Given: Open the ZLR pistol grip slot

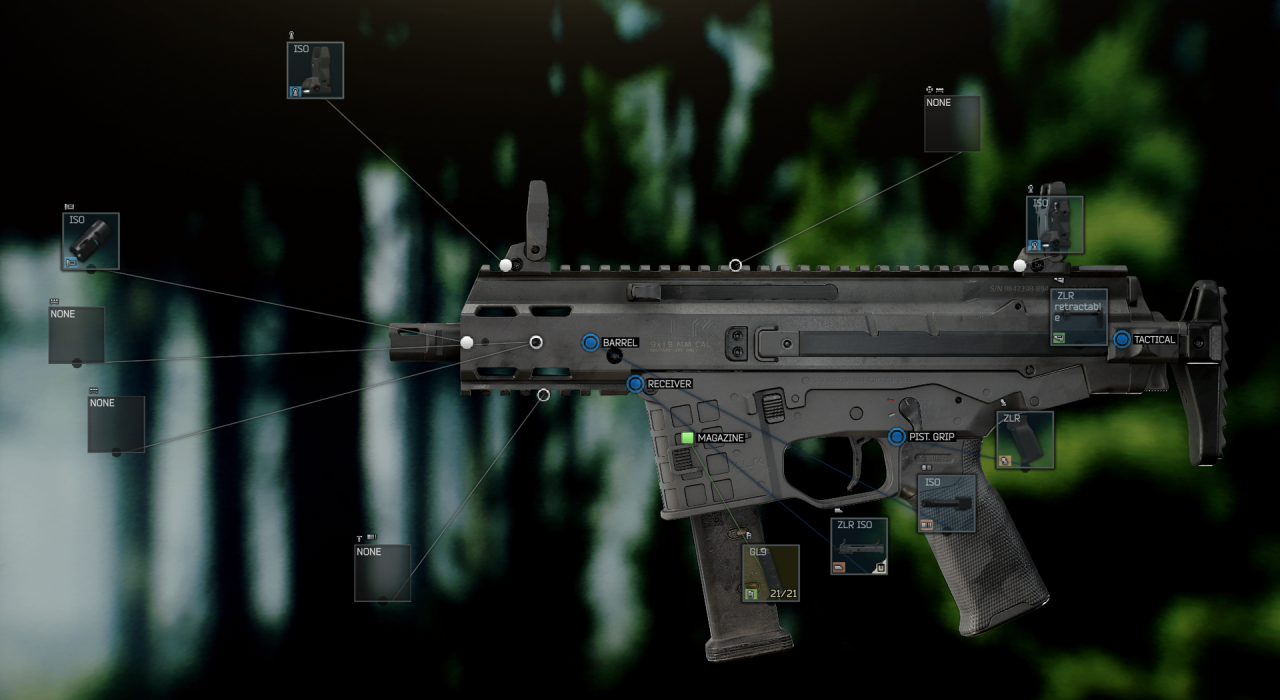Looking at the screenshot, I should tap(1024, 440).
